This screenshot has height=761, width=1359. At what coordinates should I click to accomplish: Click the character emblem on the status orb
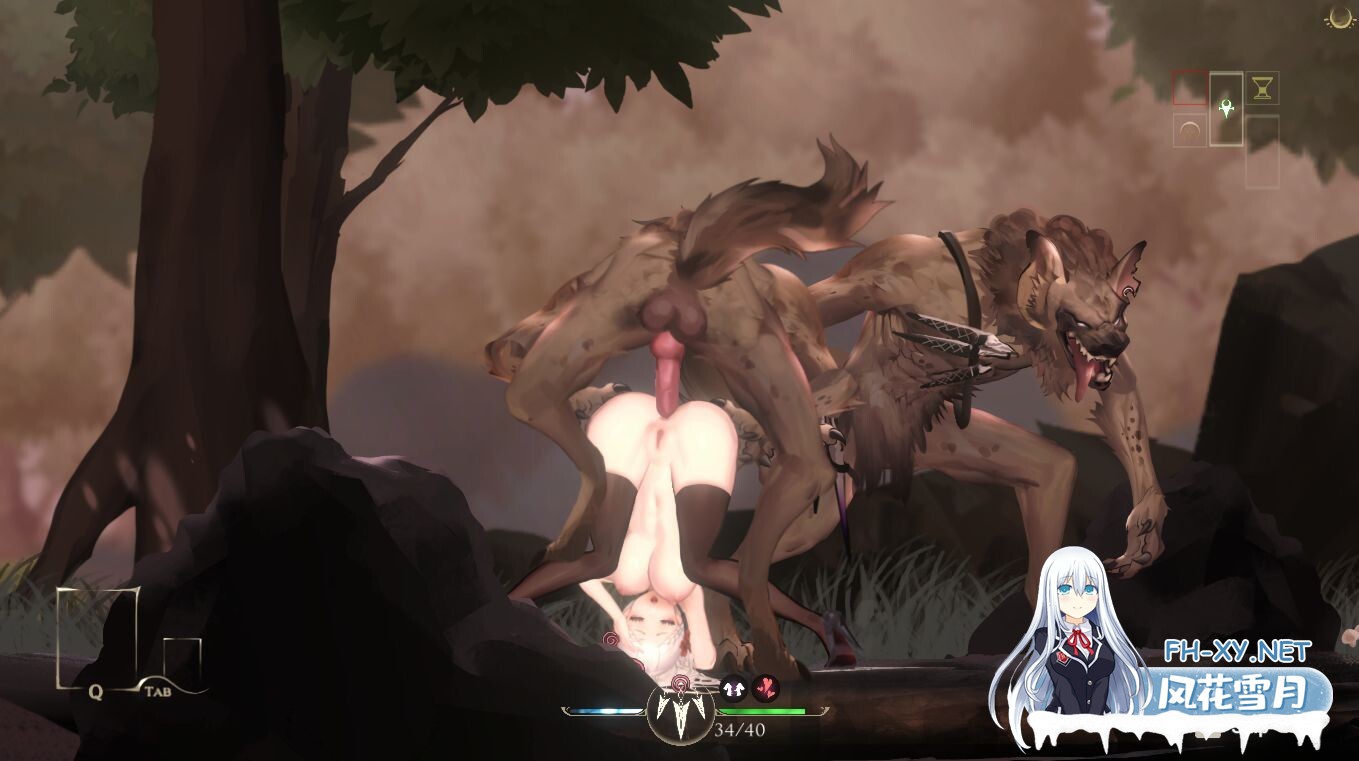click(681, 714)
